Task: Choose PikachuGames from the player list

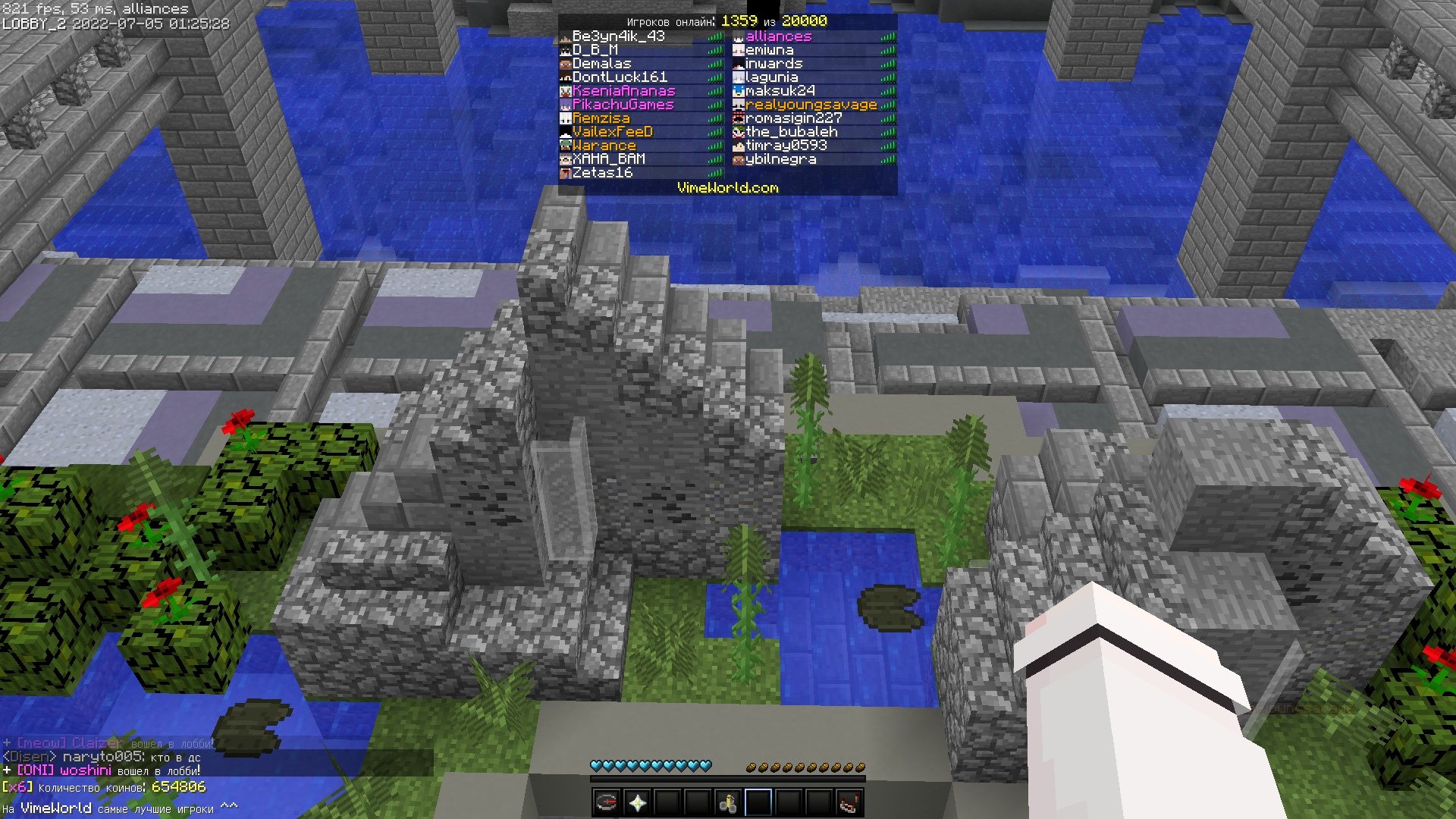Action: click(x=623, y=105)
